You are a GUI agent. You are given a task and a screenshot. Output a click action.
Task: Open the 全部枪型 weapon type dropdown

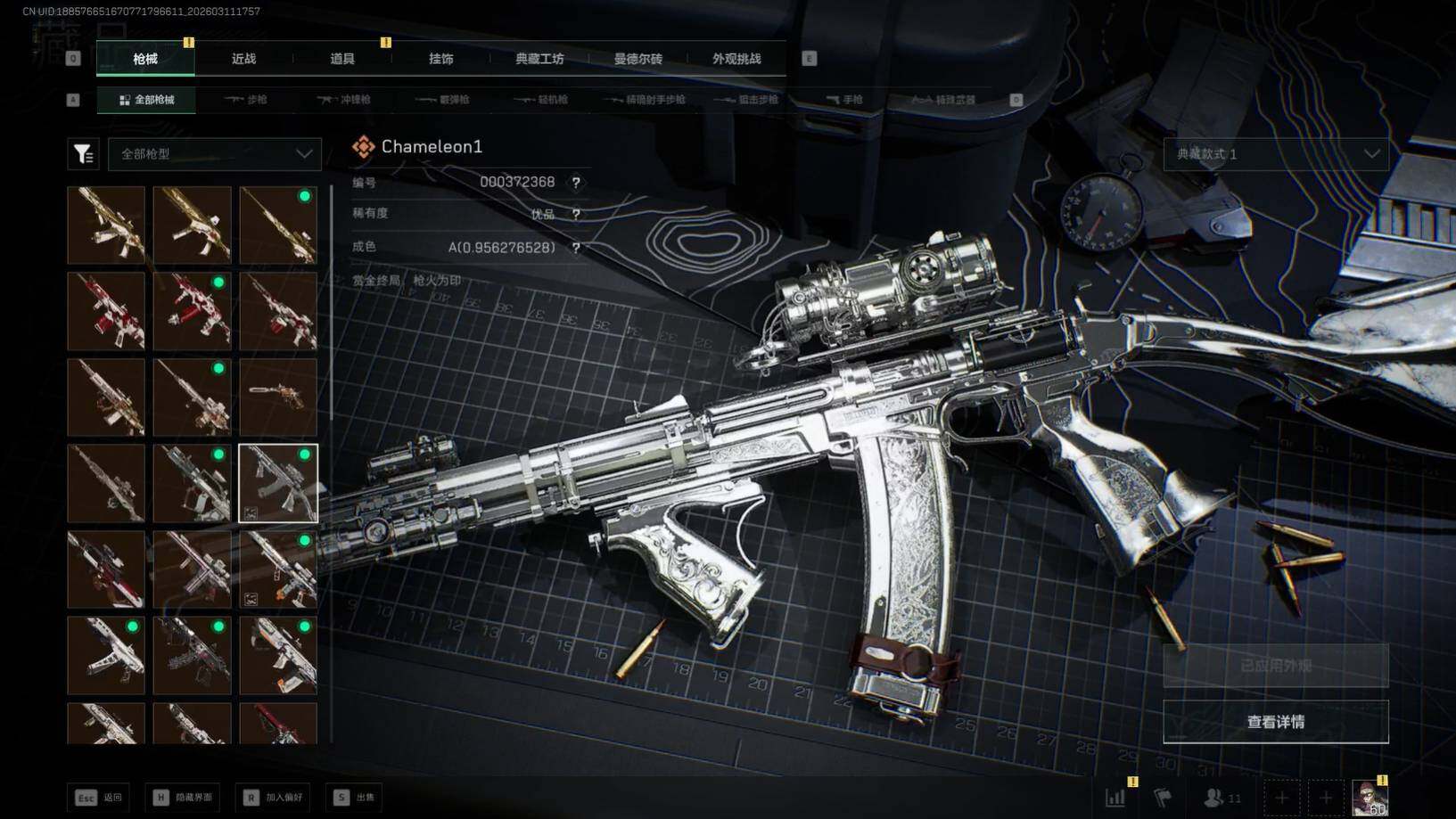coord(215,154)
